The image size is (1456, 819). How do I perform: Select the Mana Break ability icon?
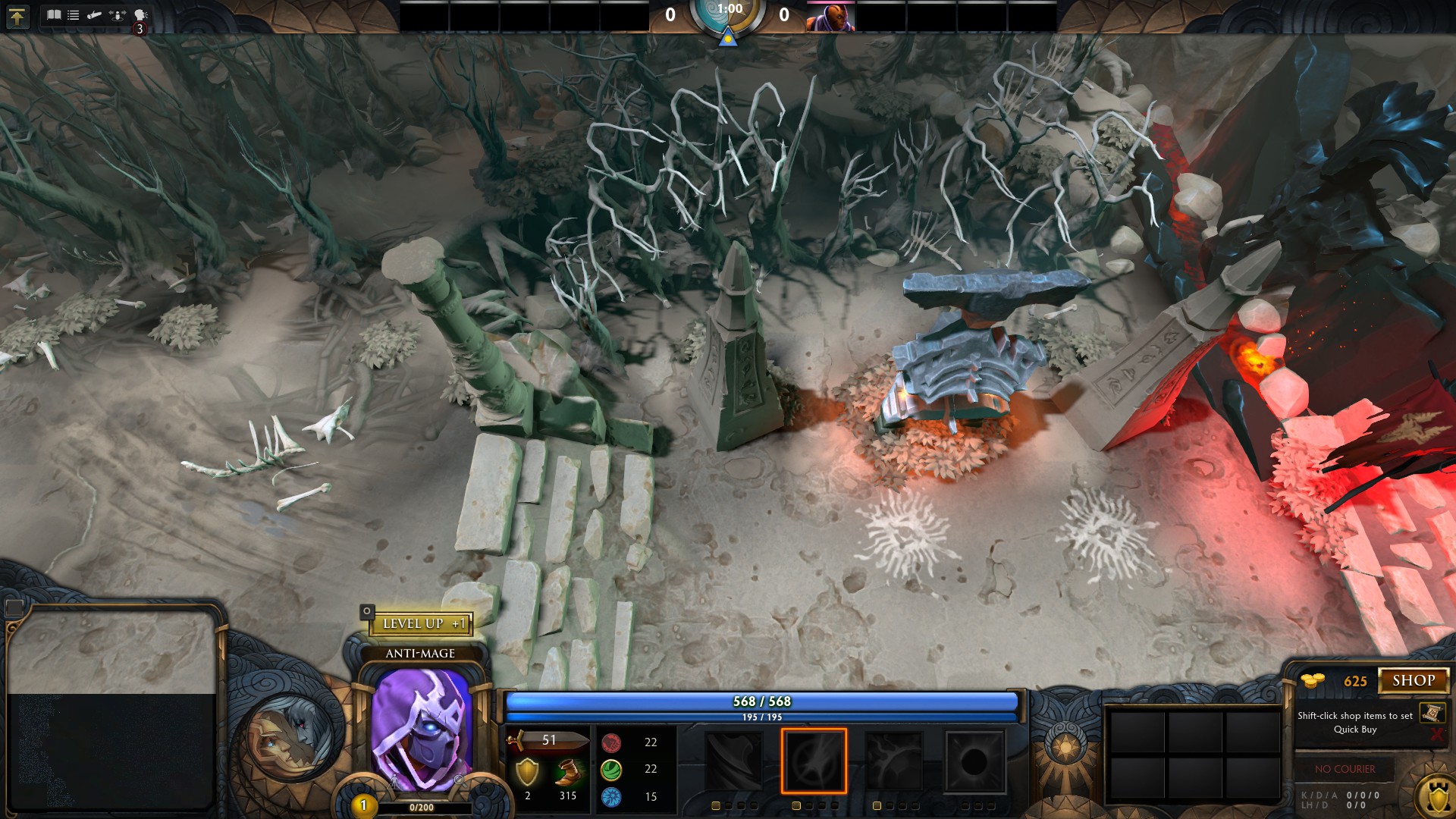pyautogui.click(x=734, y=761)
